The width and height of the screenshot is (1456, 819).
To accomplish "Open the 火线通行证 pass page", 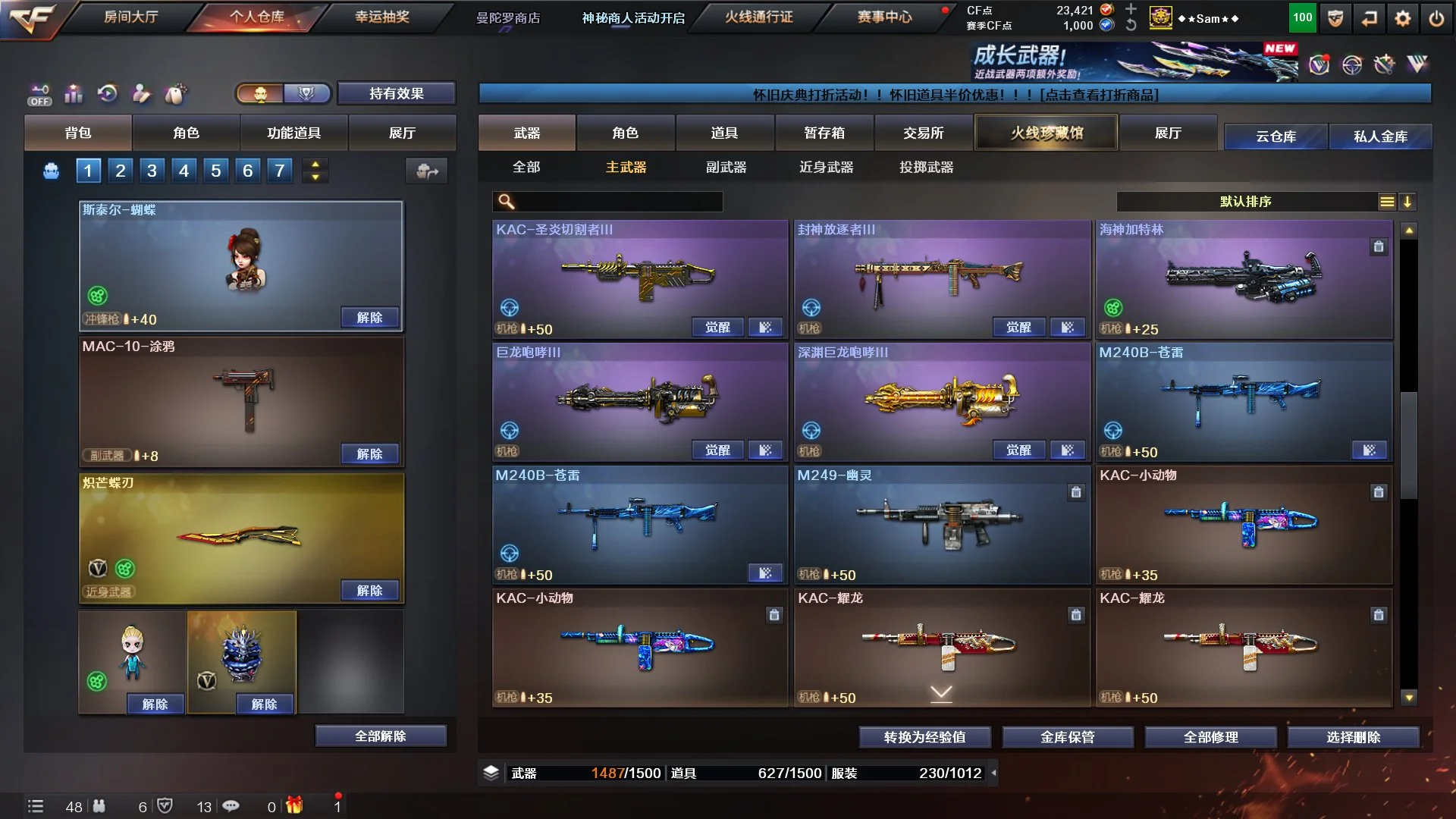I will (x=758, y=17).
